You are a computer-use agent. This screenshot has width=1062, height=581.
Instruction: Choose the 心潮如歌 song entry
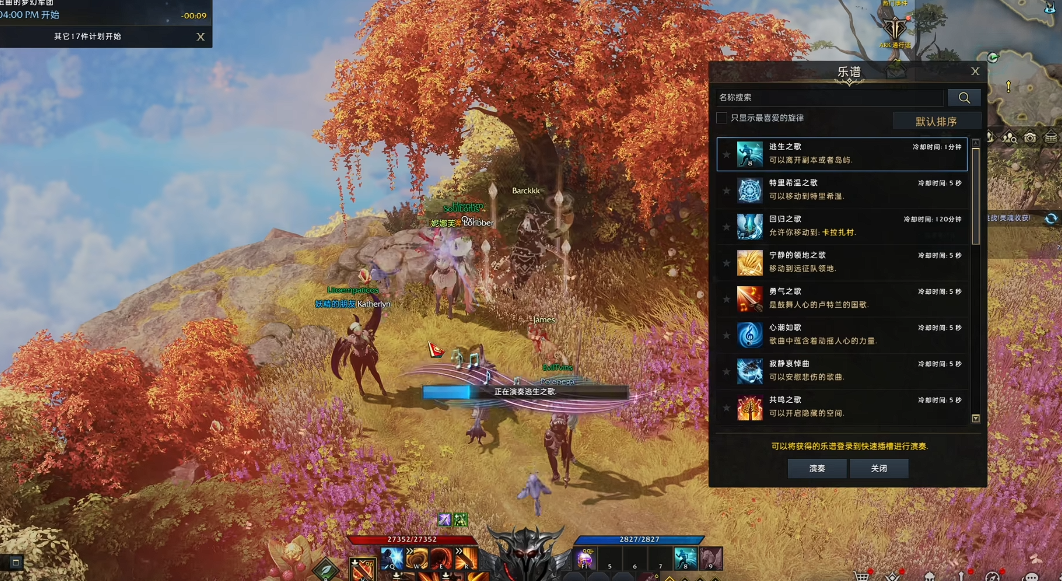coord(841,334)
